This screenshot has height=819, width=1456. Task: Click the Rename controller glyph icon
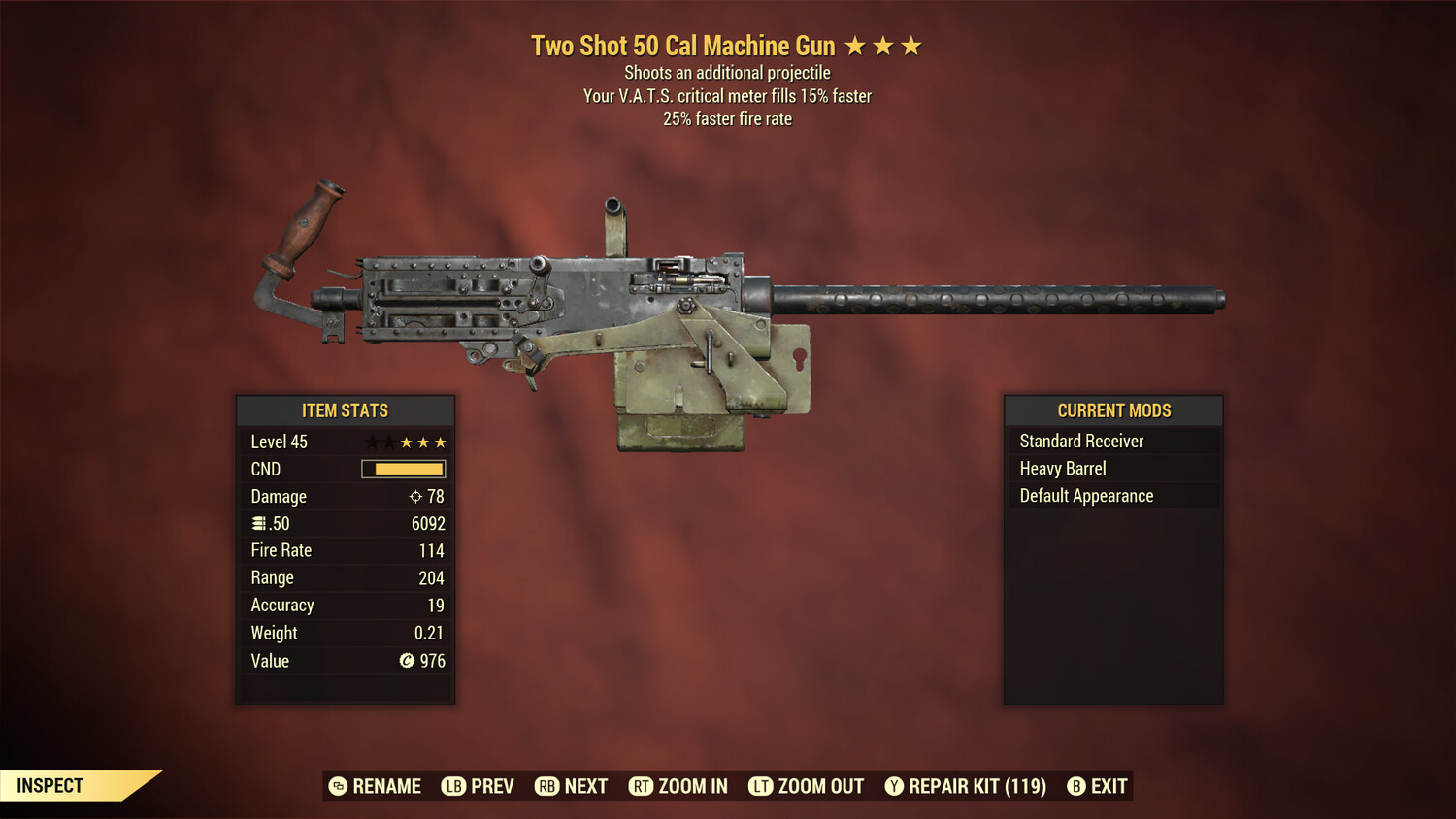click(x=337, y=786)
